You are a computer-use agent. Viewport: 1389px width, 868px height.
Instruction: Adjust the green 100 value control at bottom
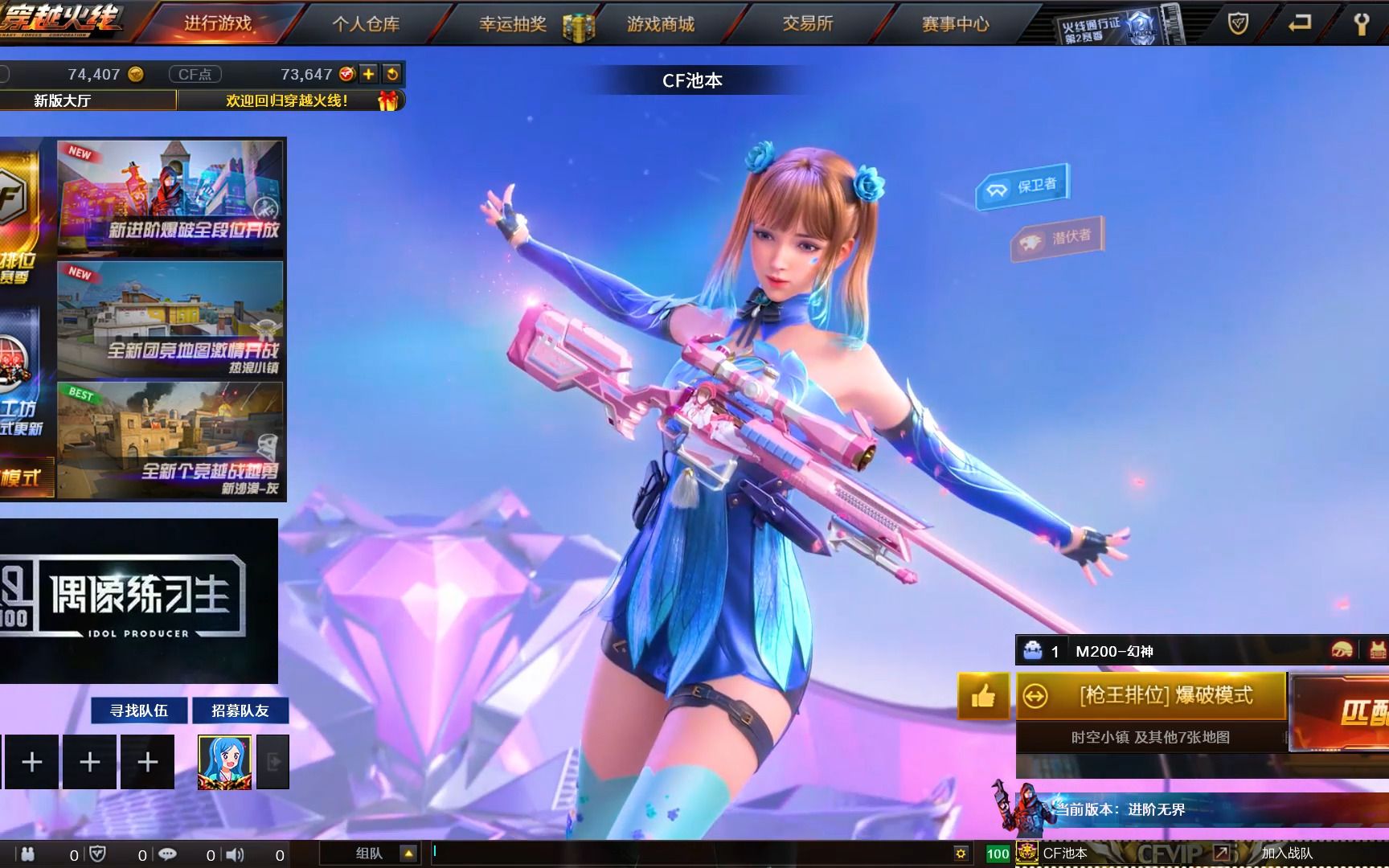click(x=997, y=854)
